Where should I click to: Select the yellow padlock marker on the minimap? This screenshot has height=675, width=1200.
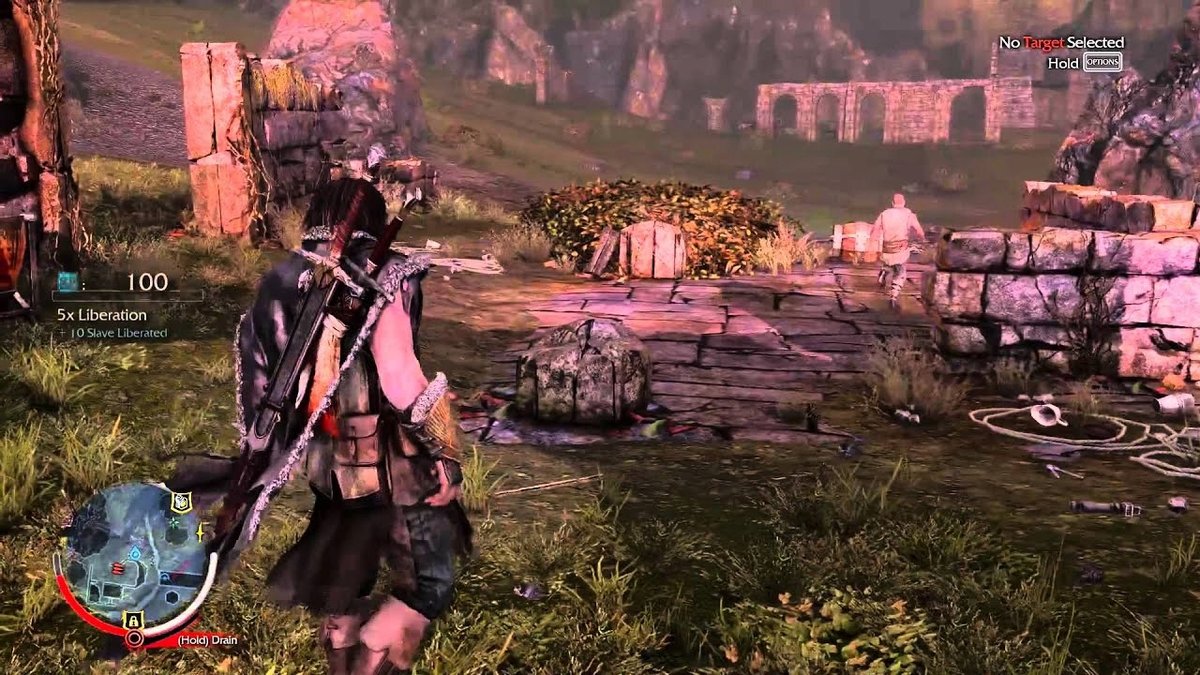coord(131,619)
